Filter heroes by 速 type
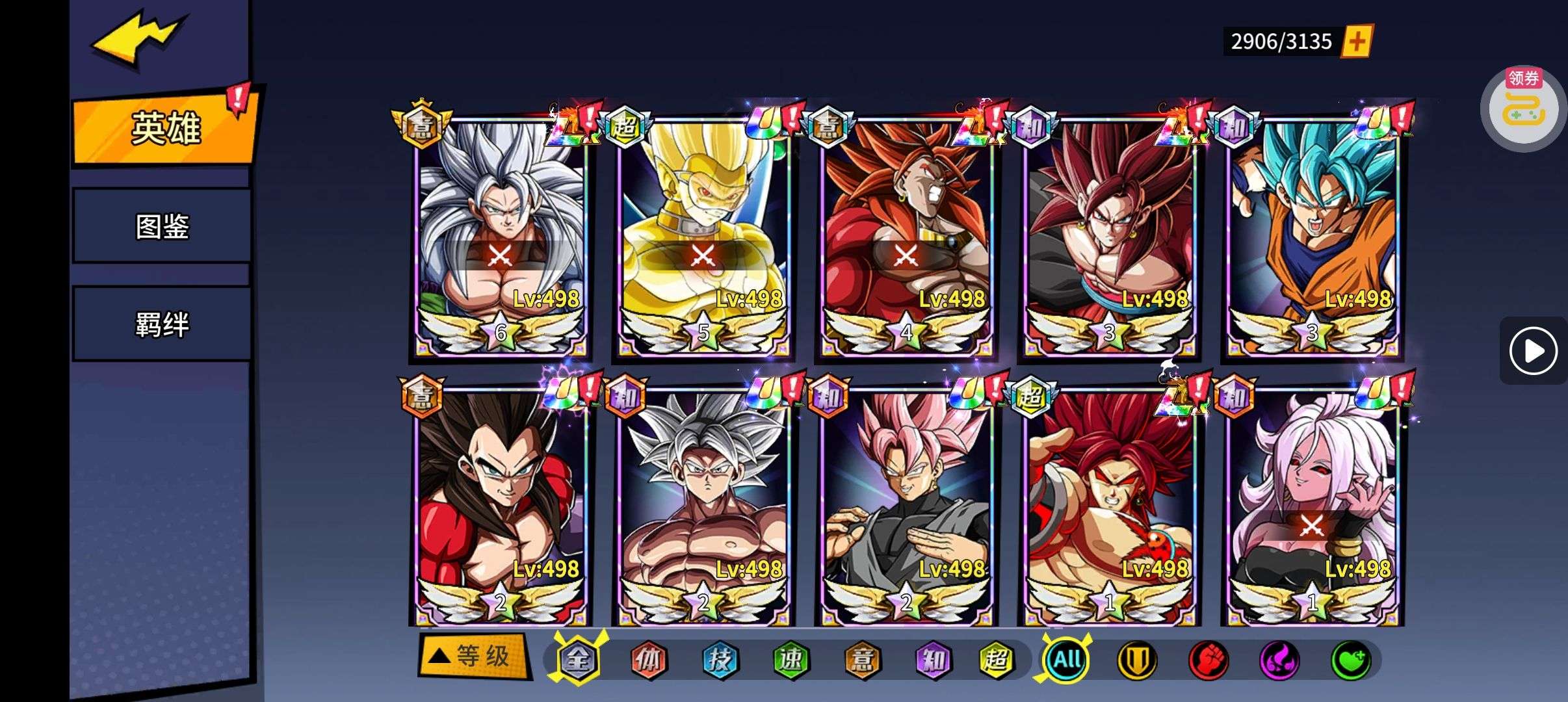Viewport: 1568px width, 702px height. (791, 660)
